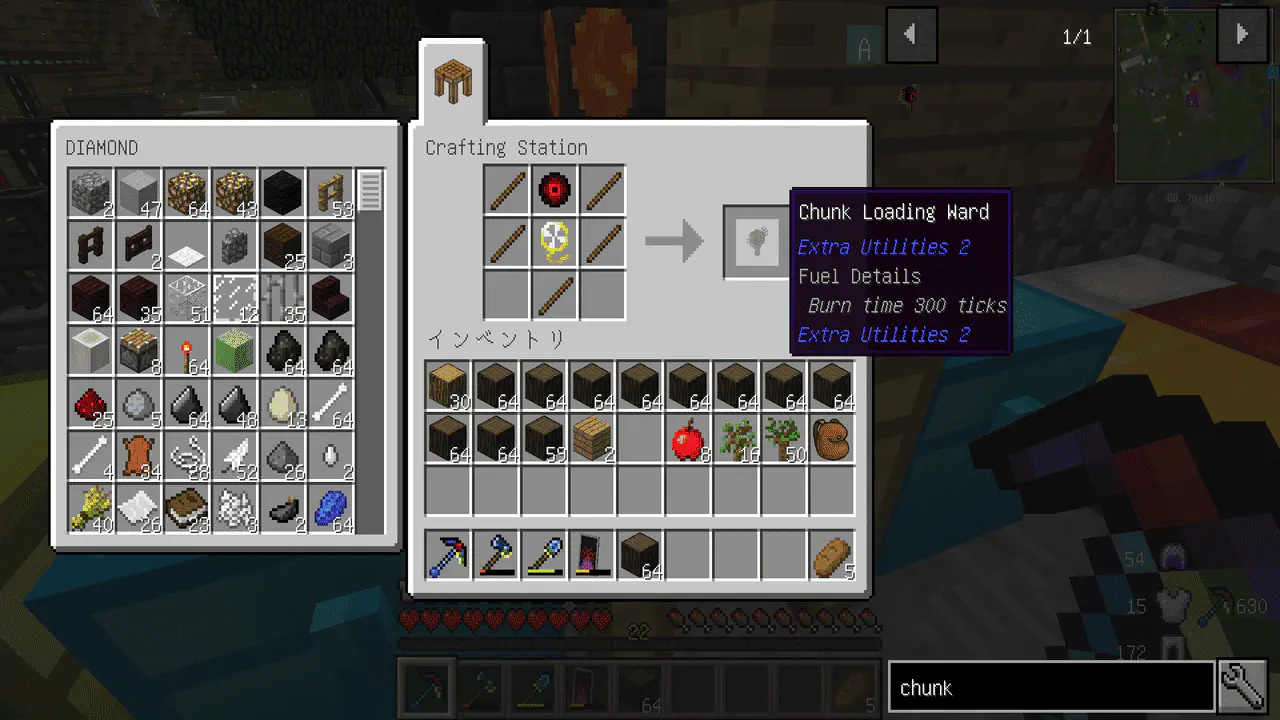
Task: Pick up the torch stack in DIAMOND chest
Action: click(x=187, y=352)
